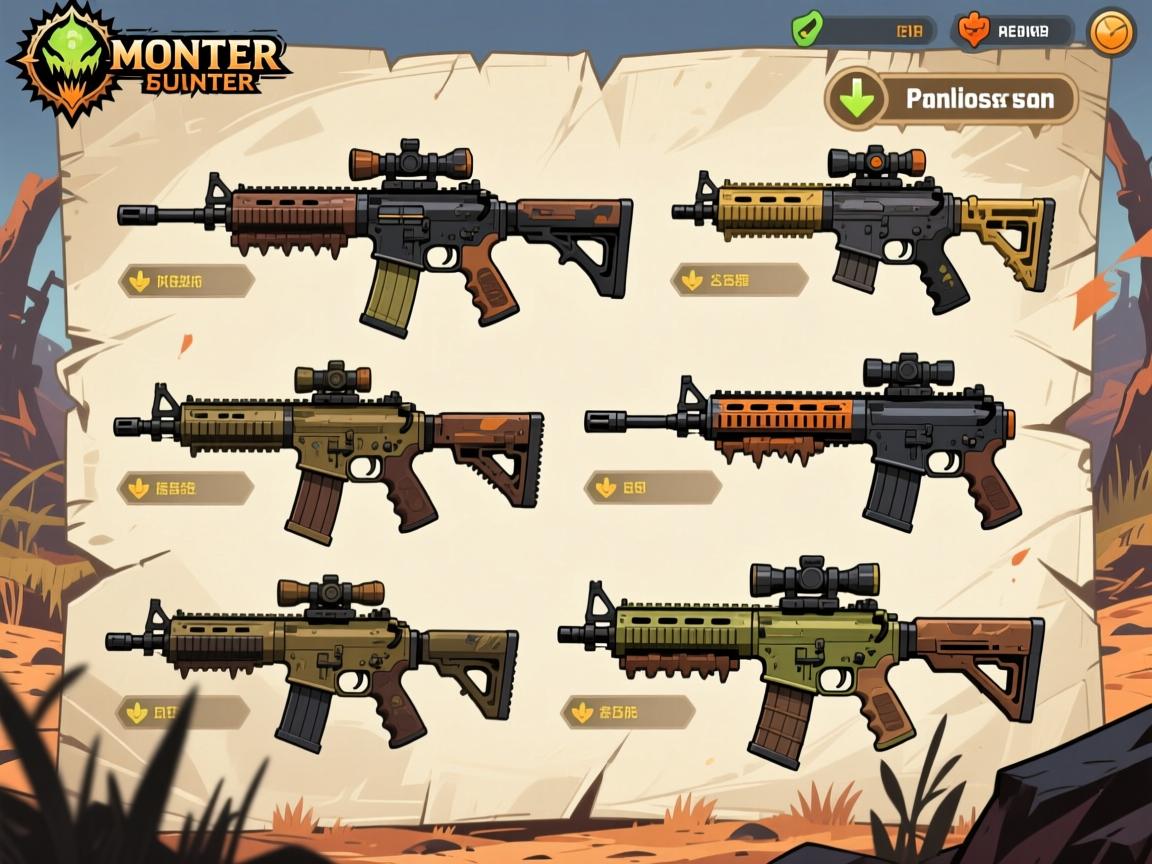Open the orange badge currency counter
The height and width of the screenshot is (864, 1152).
pyautogui.click(x=1012, y=31)
